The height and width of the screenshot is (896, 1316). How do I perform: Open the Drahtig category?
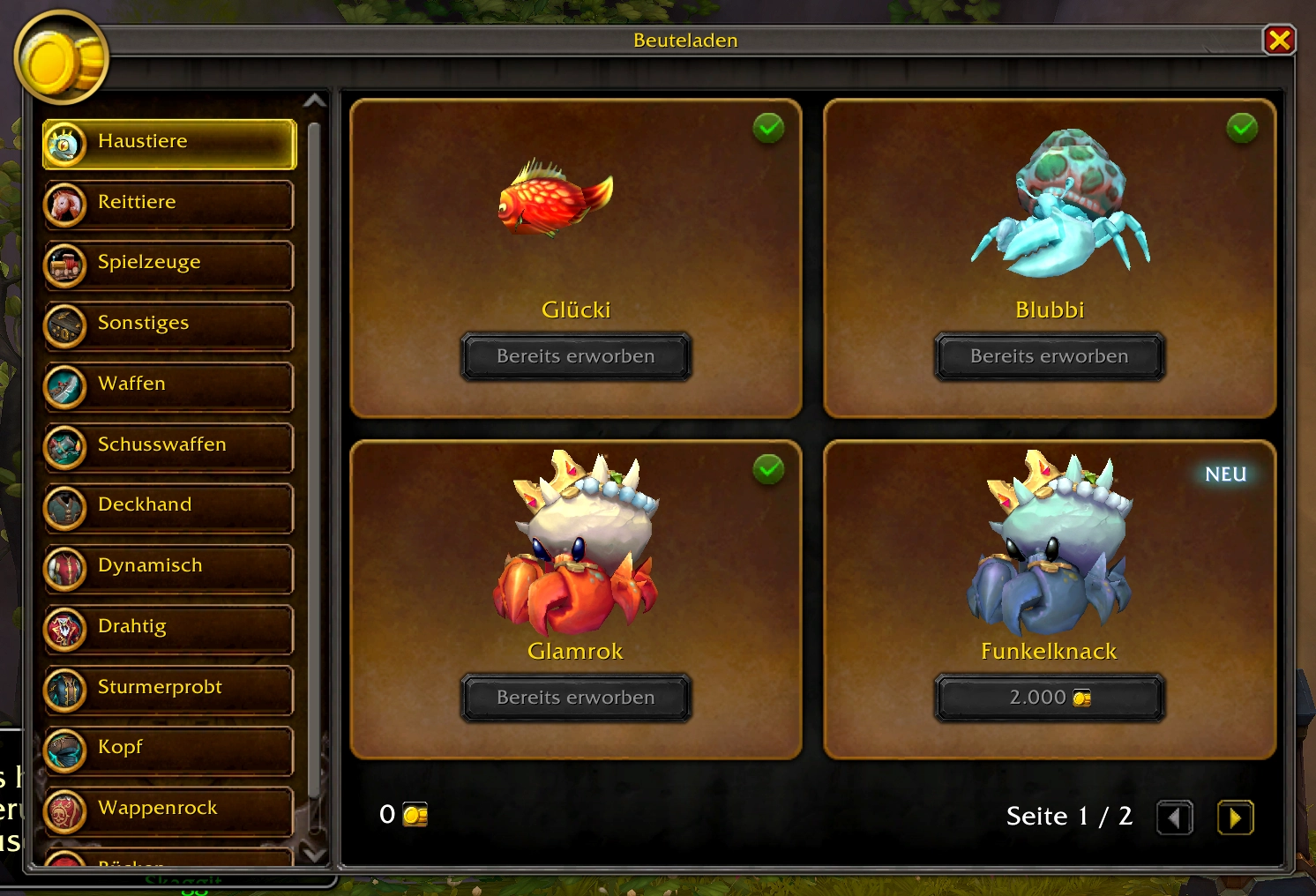(169, 628)
